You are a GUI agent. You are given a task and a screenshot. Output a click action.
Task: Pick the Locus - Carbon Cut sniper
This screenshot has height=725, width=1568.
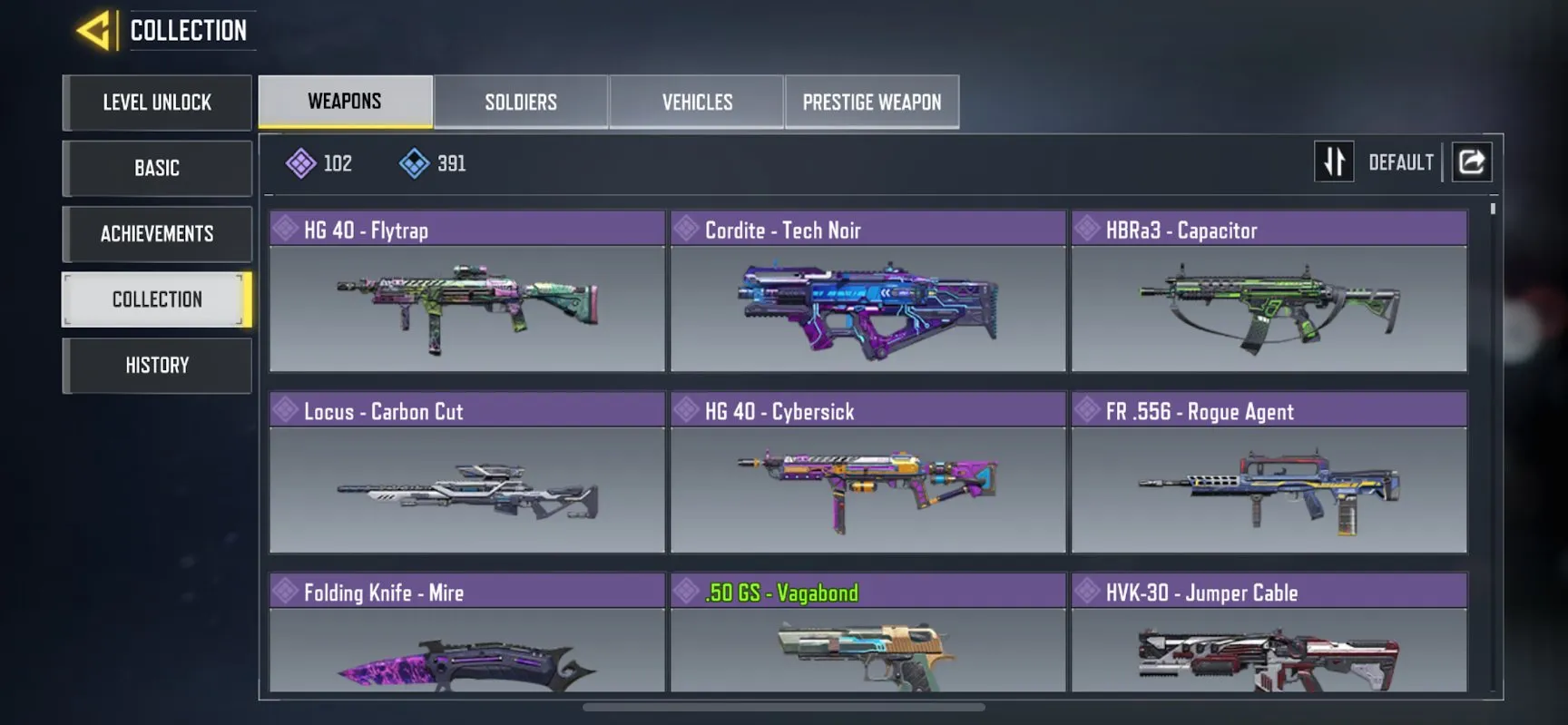(x=467, y=474)
